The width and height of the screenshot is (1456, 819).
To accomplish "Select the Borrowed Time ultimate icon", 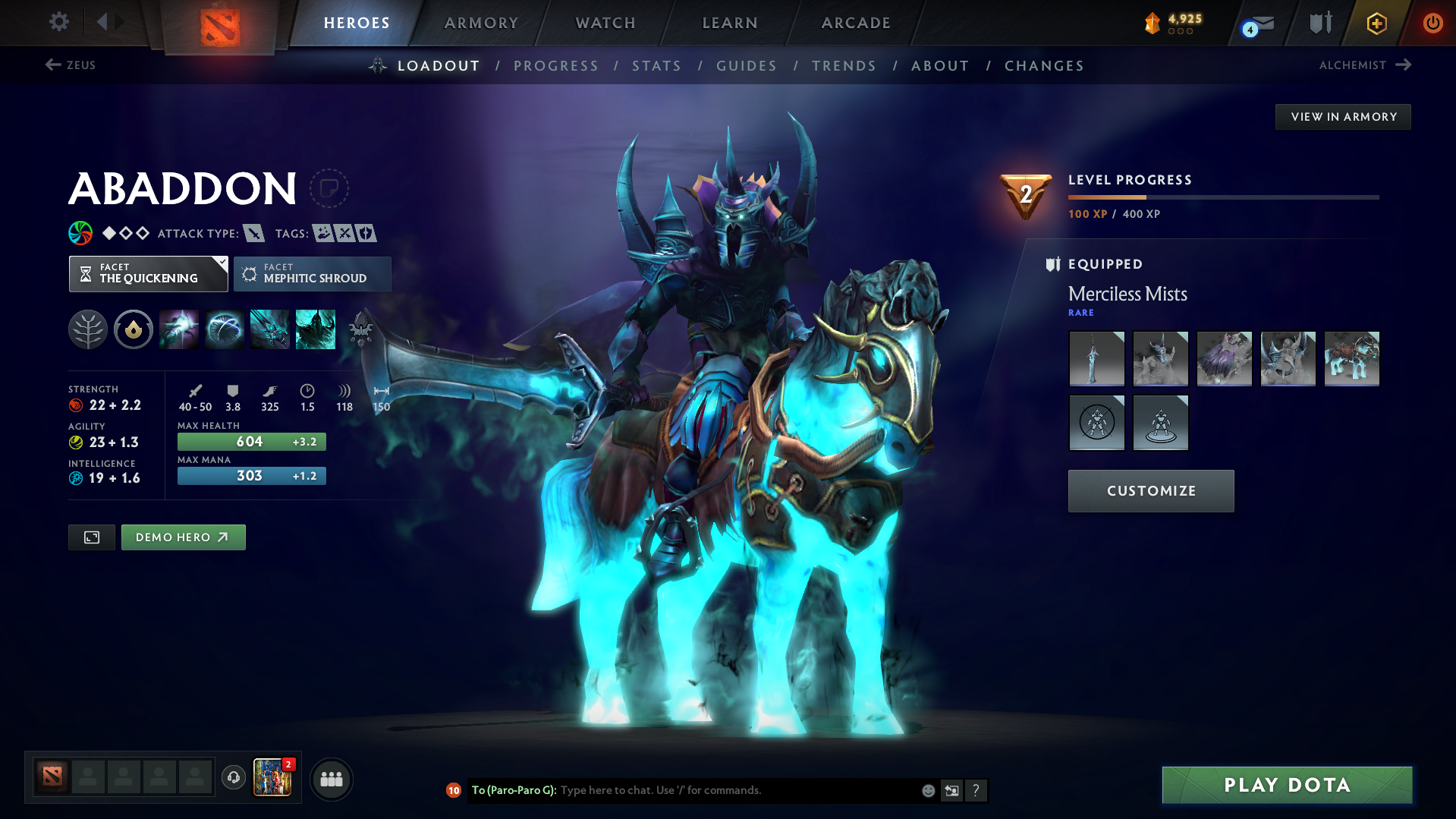I will (x=315, y=329).
